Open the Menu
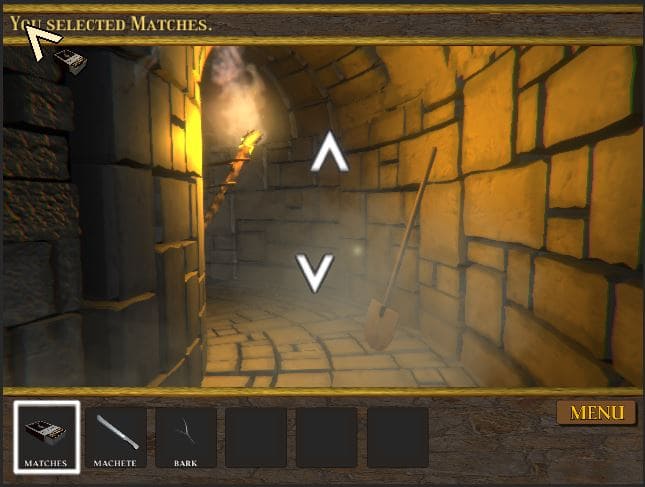The image size is (645, 487). tap(596, 413)
